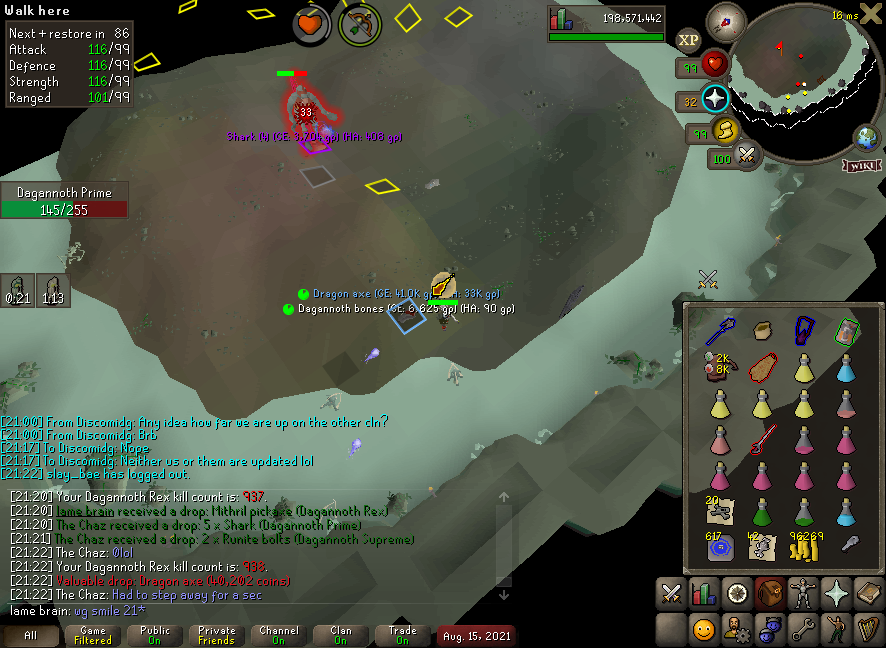Select the blue trident staff in inventory
Image resolution: width=886 pixels, height=648 pixels.
tap(719, 331)
